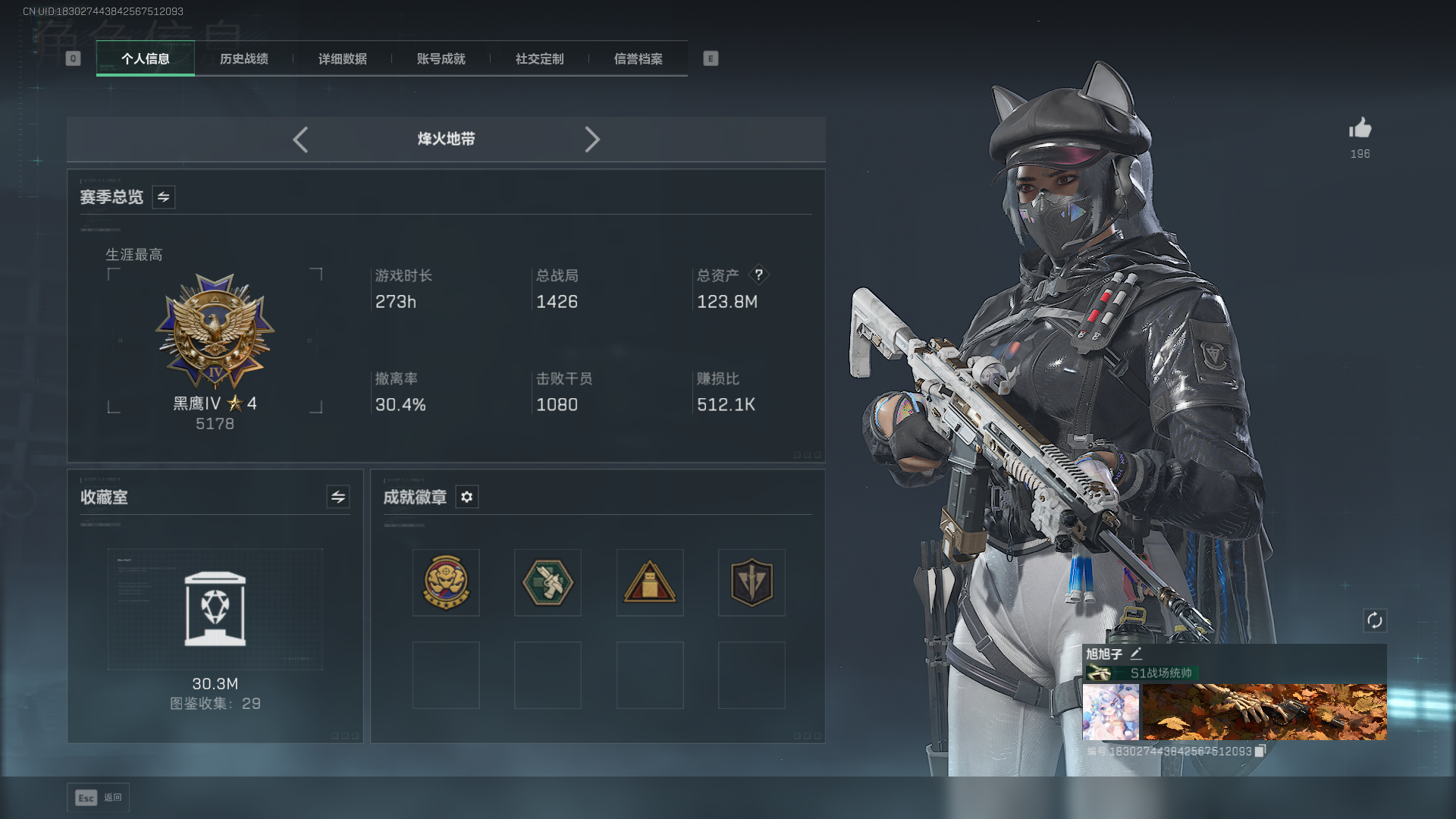Click the left arrow beside 烽火地带
The image size is (1456, 819).
point(300,140)
